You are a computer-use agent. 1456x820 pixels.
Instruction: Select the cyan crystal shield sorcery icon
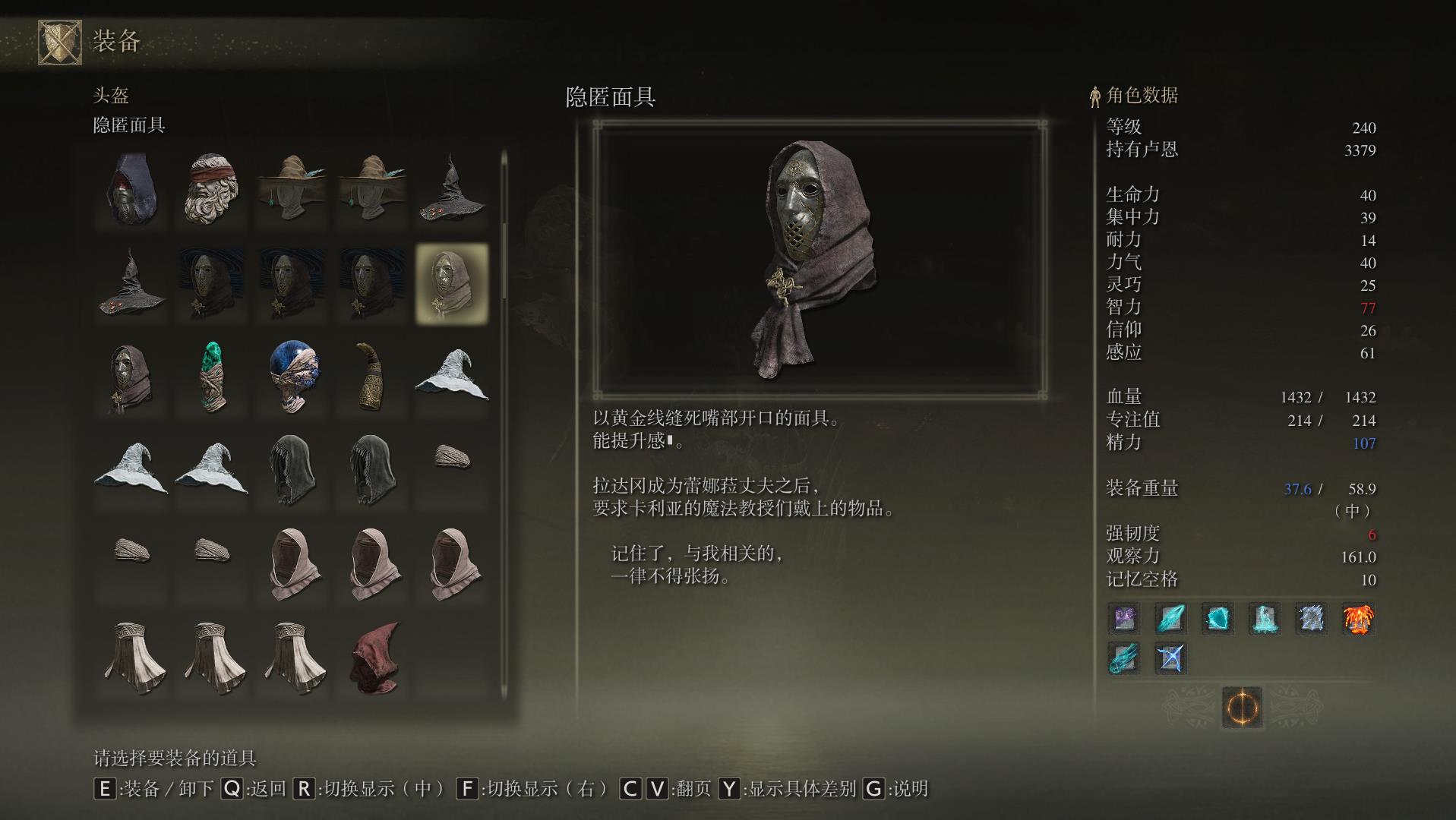click(x=1218, y=619)
